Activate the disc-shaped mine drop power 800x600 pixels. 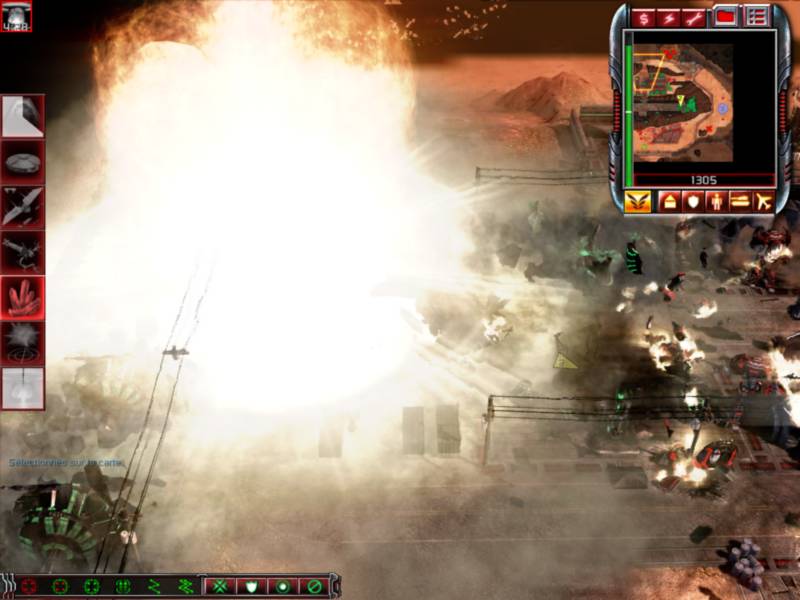point(22,160)
